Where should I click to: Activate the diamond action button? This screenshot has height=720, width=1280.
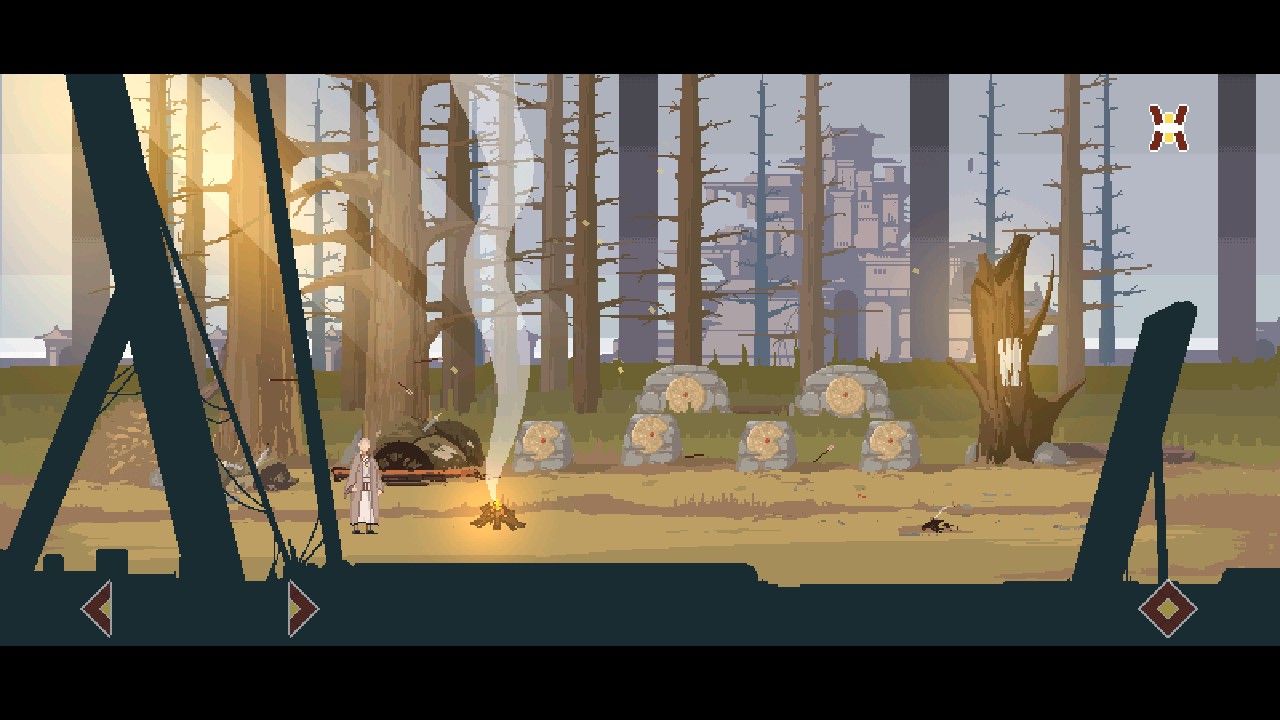coord(1167,608)
